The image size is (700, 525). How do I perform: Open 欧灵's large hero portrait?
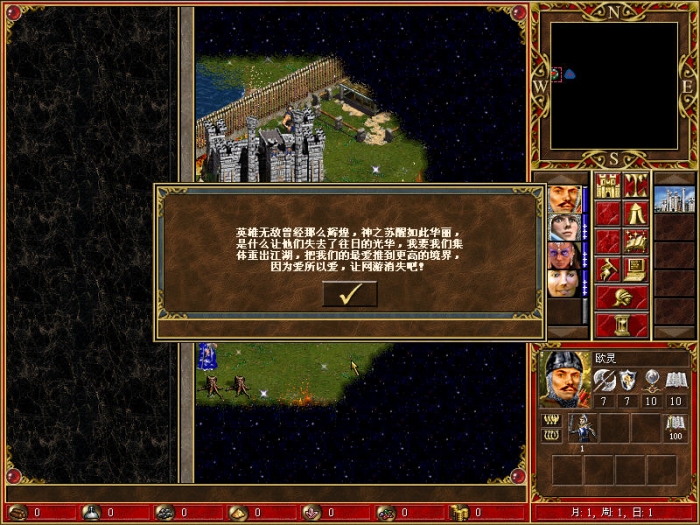point(563,378)
